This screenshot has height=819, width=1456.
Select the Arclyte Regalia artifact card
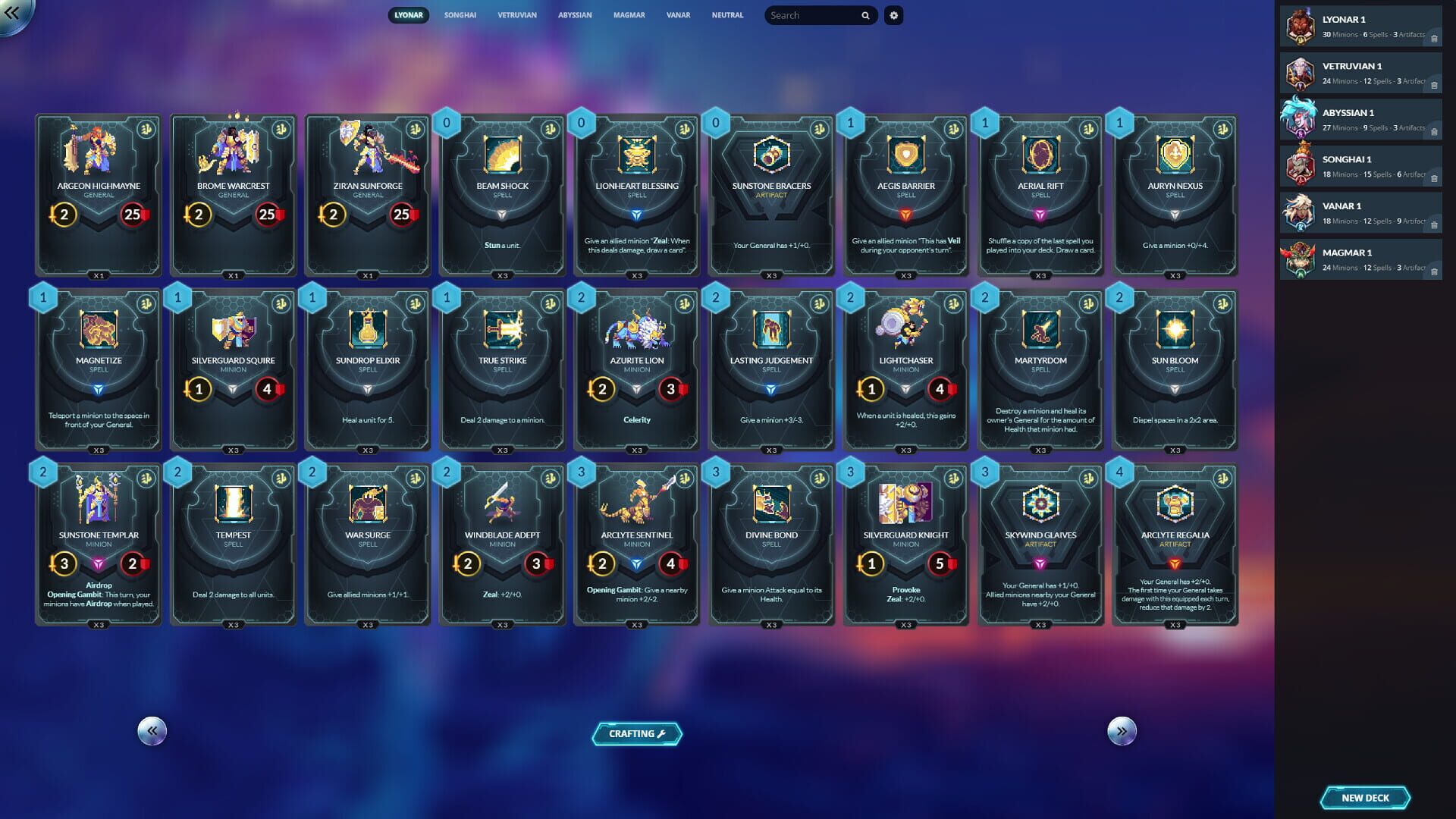tap(1175, 544)
